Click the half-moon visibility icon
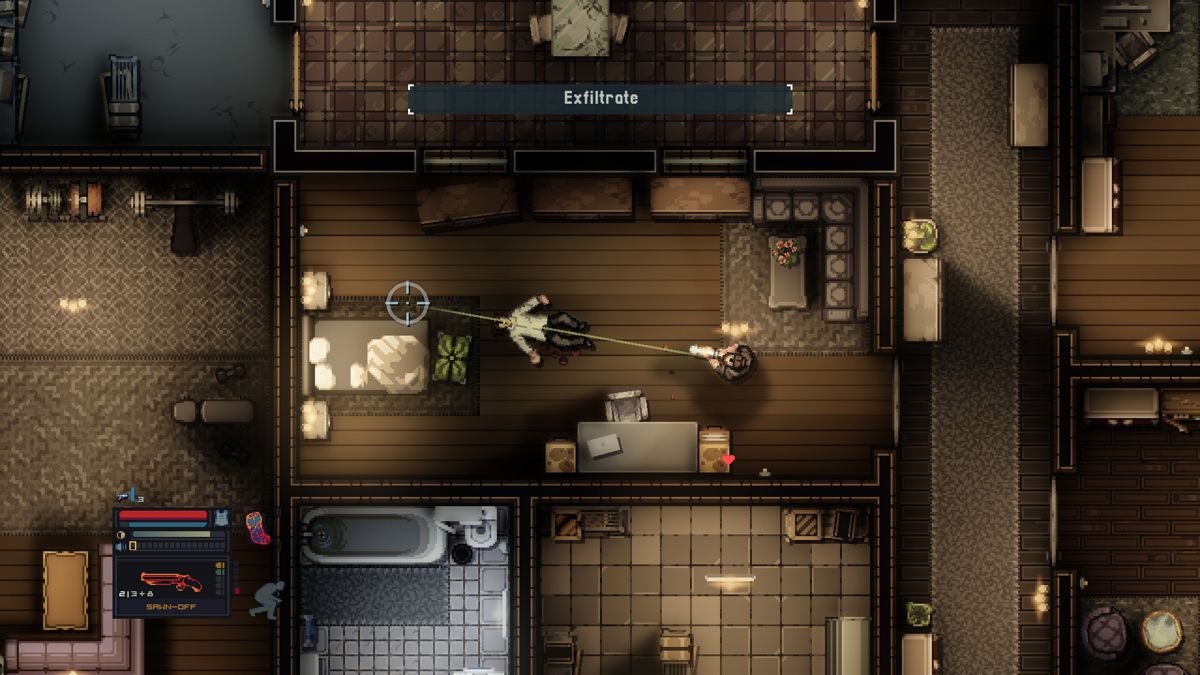Viewport: 1200px width, 675px height. (x=121, y=534)
